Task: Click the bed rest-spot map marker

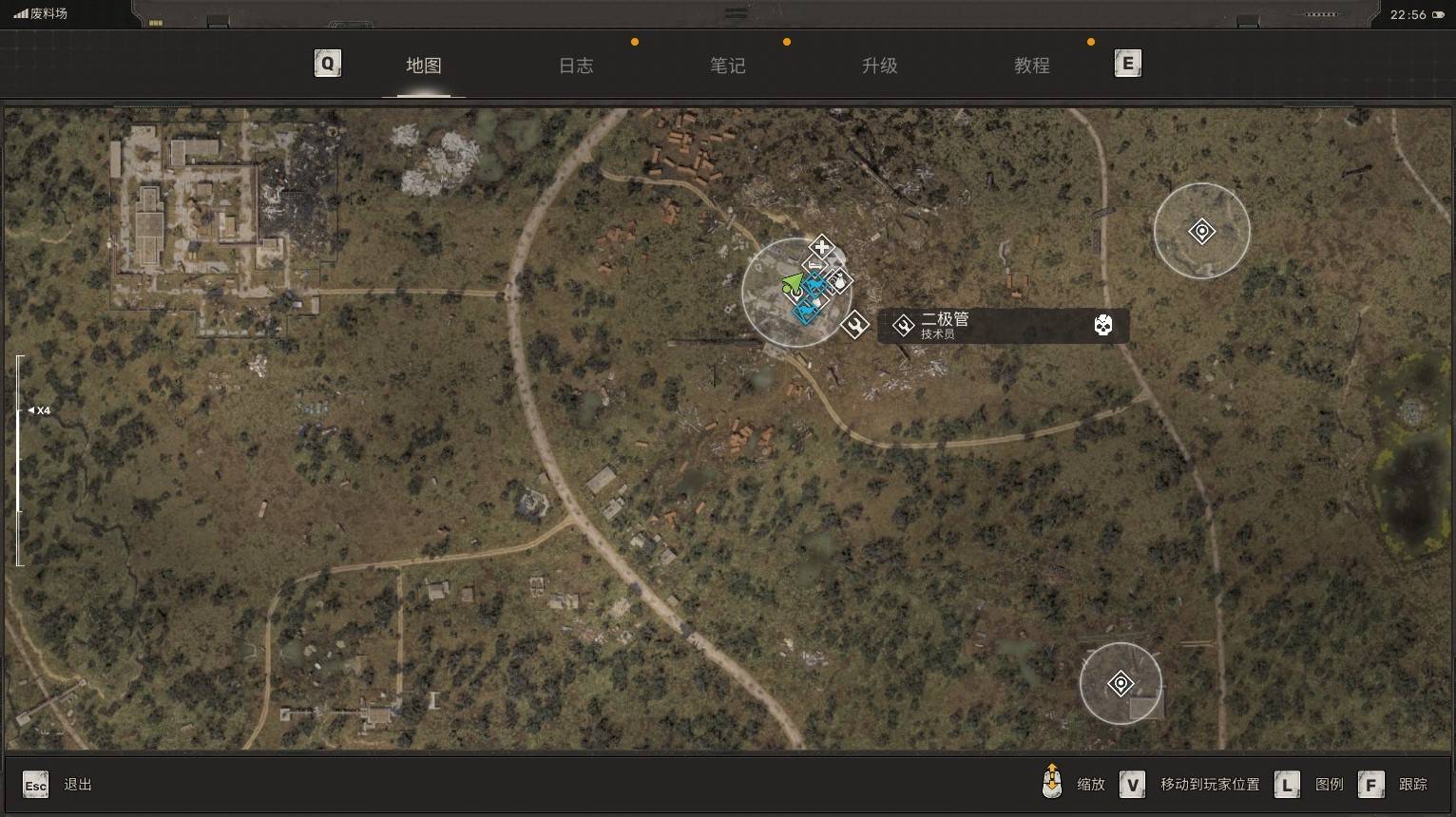Action: (x=814, y=266)
